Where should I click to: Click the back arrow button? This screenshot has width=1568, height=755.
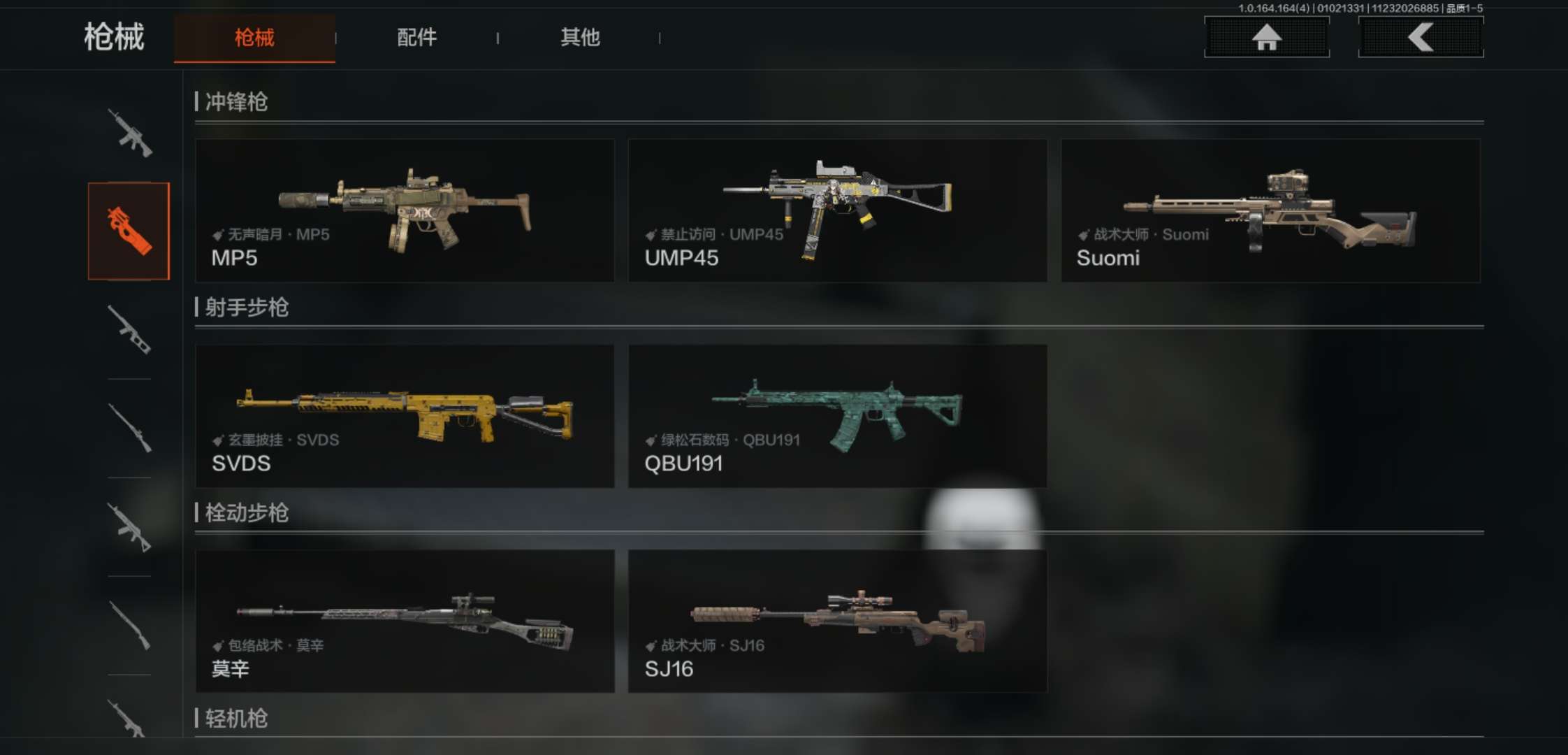tap(1421, 37)
